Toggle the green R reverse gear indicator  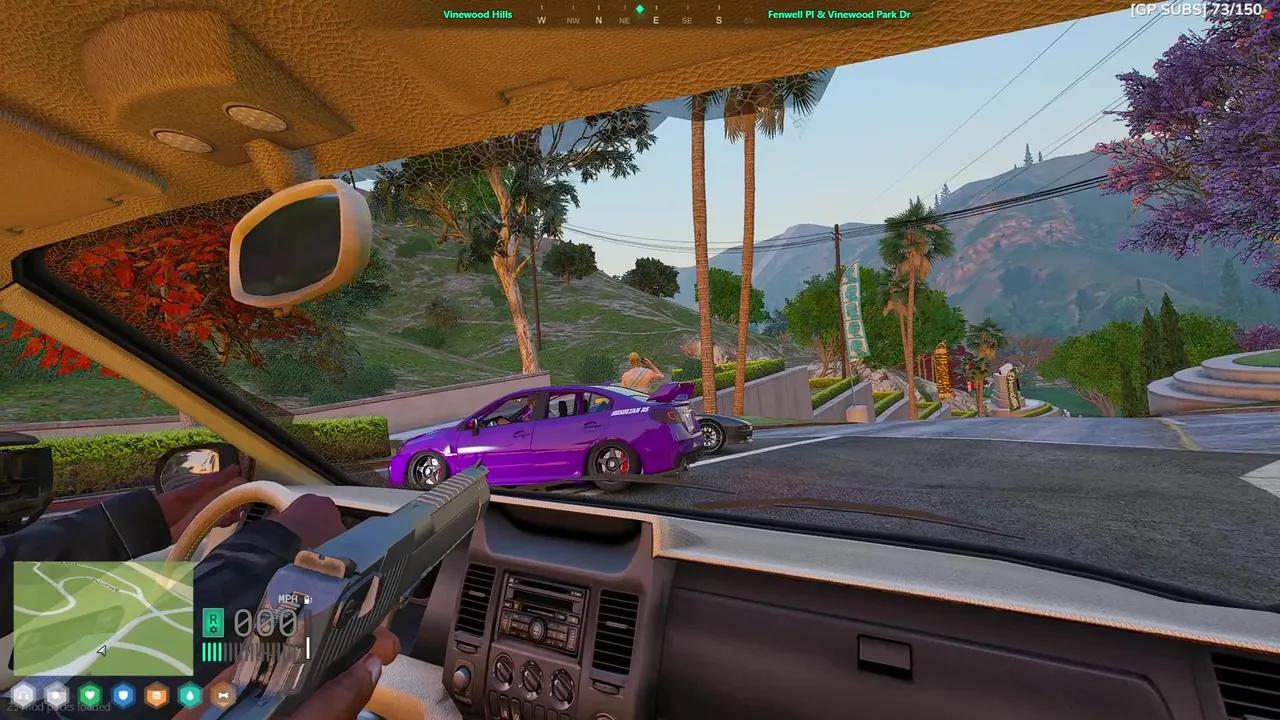coord(213,623)
